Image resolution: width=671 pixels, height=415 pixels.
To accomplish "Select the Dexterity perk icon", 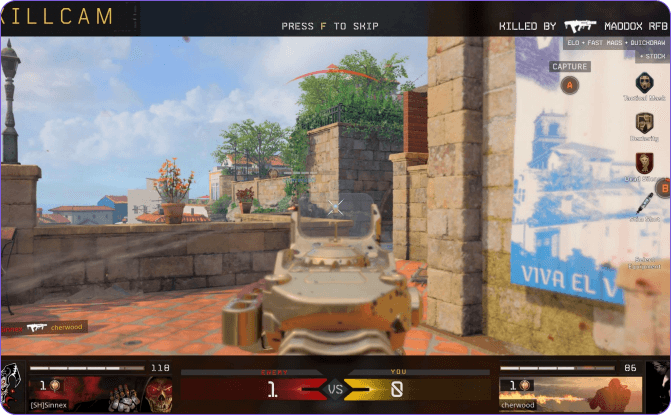I will pos(643,122).
